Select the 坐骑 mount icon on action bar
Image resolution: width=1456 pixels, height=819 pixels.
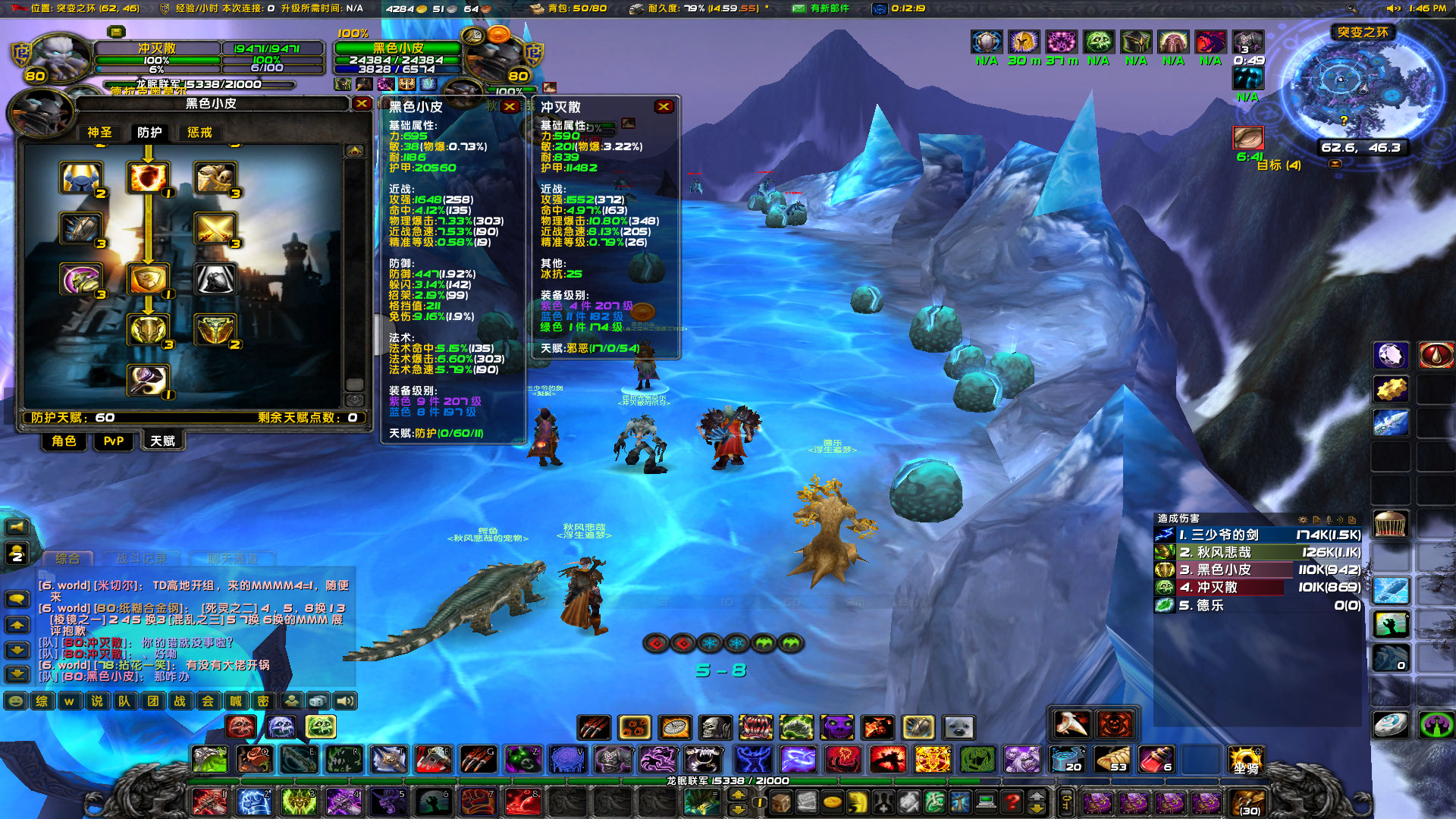[x=1246, y=761]
